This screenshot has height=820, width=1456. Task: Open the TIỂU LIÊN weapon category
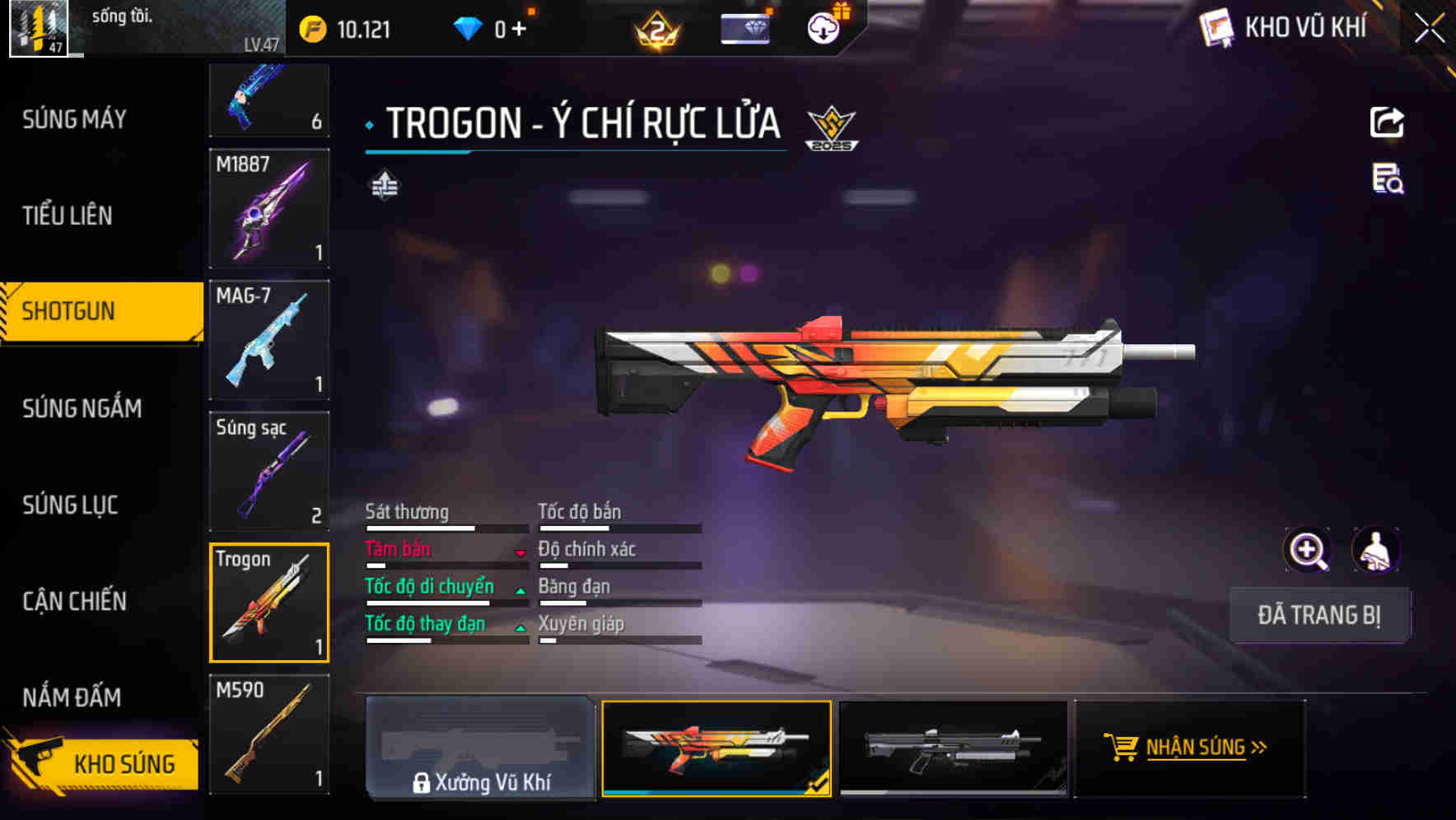68,216
